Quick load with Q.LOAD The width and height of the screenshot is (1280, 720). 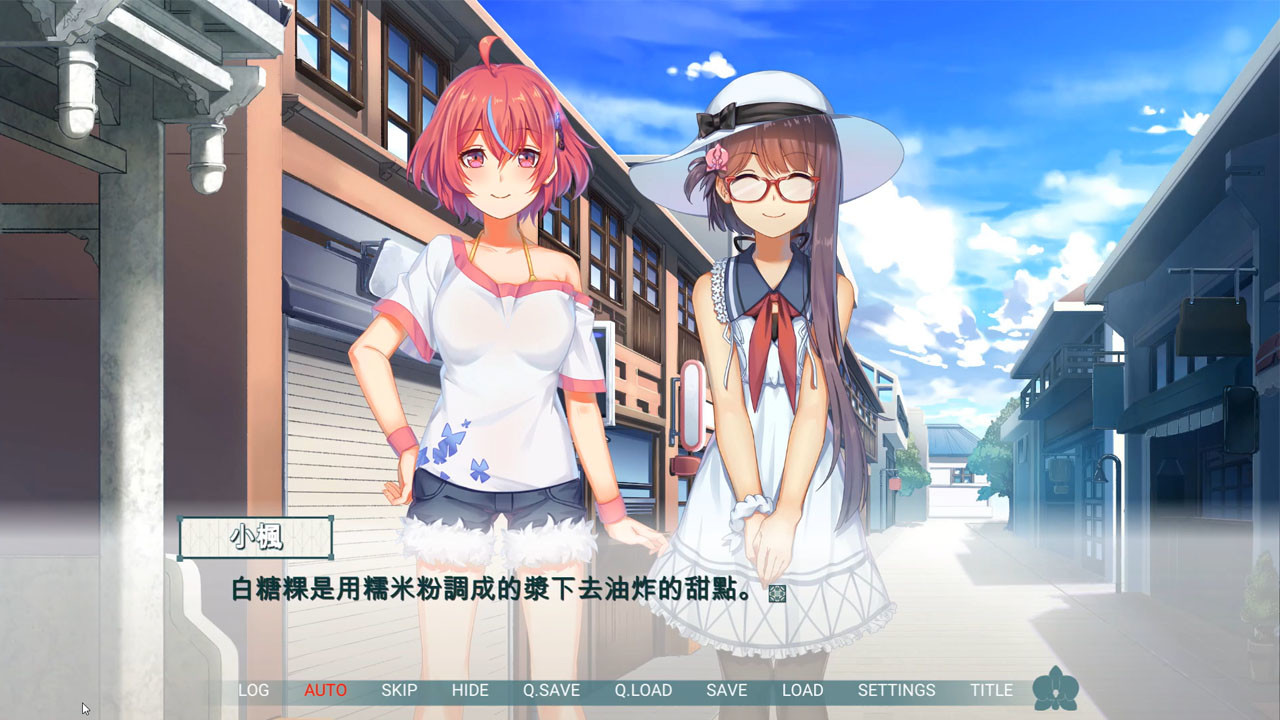tap(646, 690)
